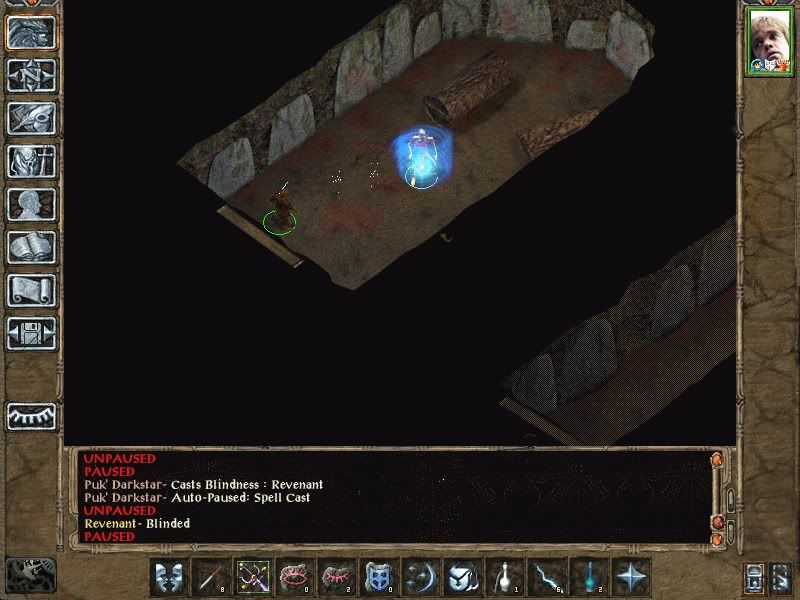This screenshot has width=800, height=600.
Task: Open the mage spellbook with the open-book button
Action: pyautogui.click(x=31, y=247)
